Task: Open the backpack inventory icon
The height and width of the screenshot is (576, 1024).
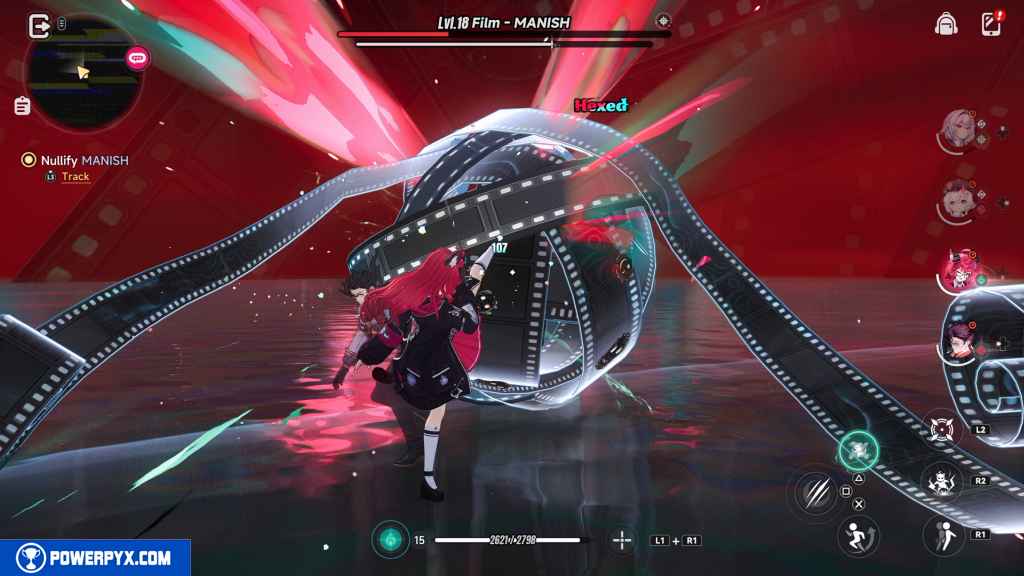Action: [x=945, y=24]
